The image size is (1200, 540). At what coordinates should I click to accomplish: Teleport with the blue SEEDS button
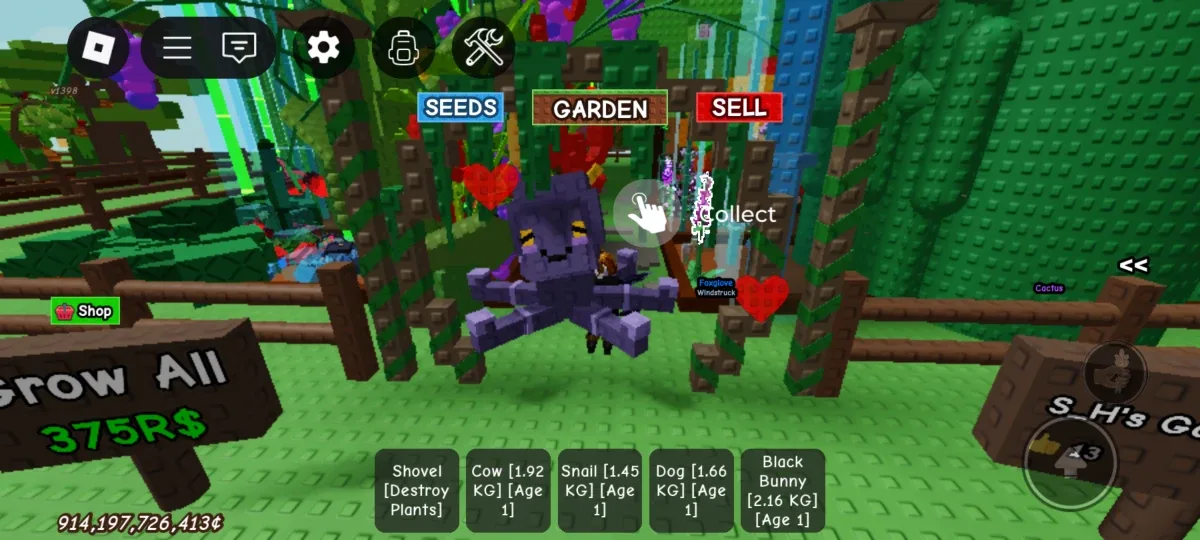point(460,107)
